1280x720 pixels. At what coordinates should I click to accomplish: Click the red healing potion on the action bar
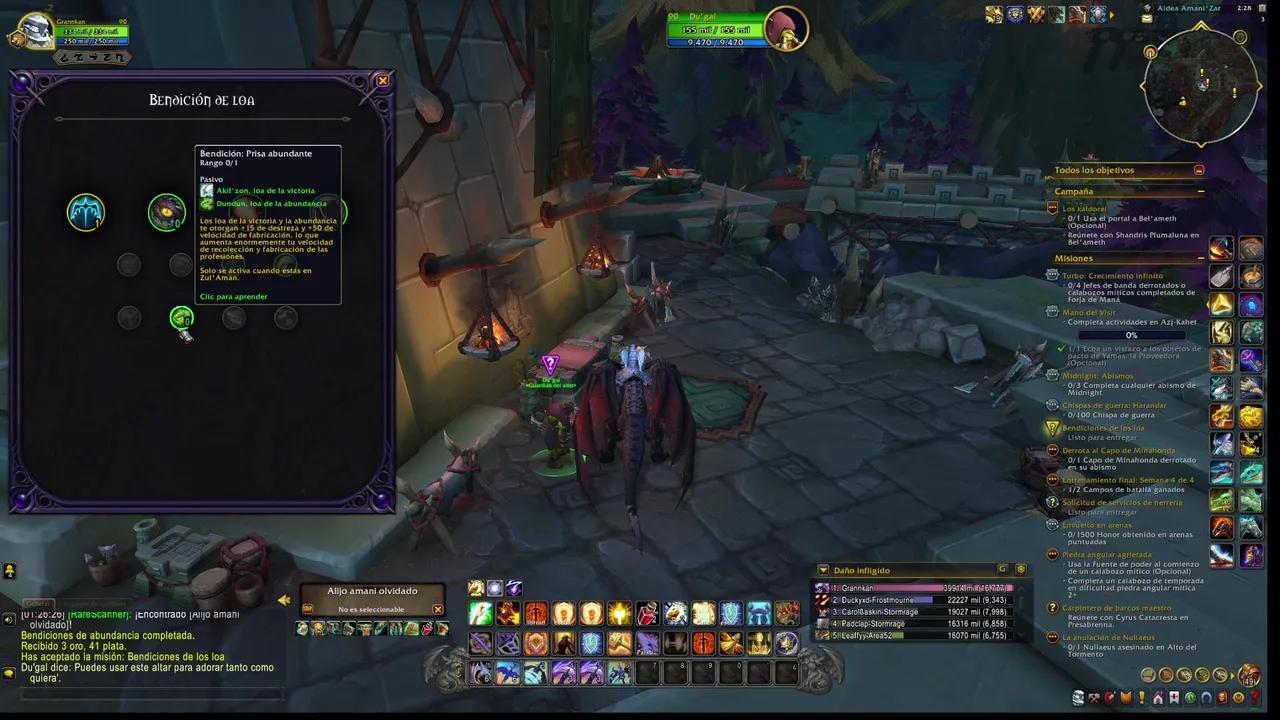click(x=646, y=613)
